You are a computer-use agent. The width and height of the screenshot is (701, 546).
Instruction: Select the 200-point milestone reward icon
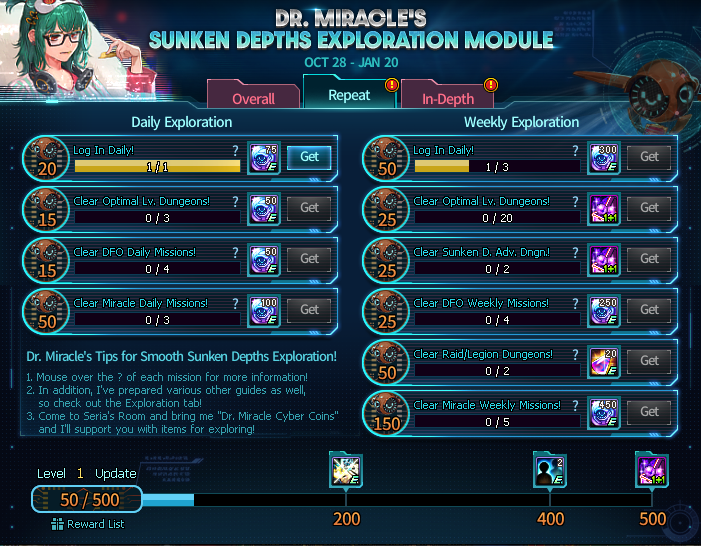pyautogui.click(x=346, y=470)
